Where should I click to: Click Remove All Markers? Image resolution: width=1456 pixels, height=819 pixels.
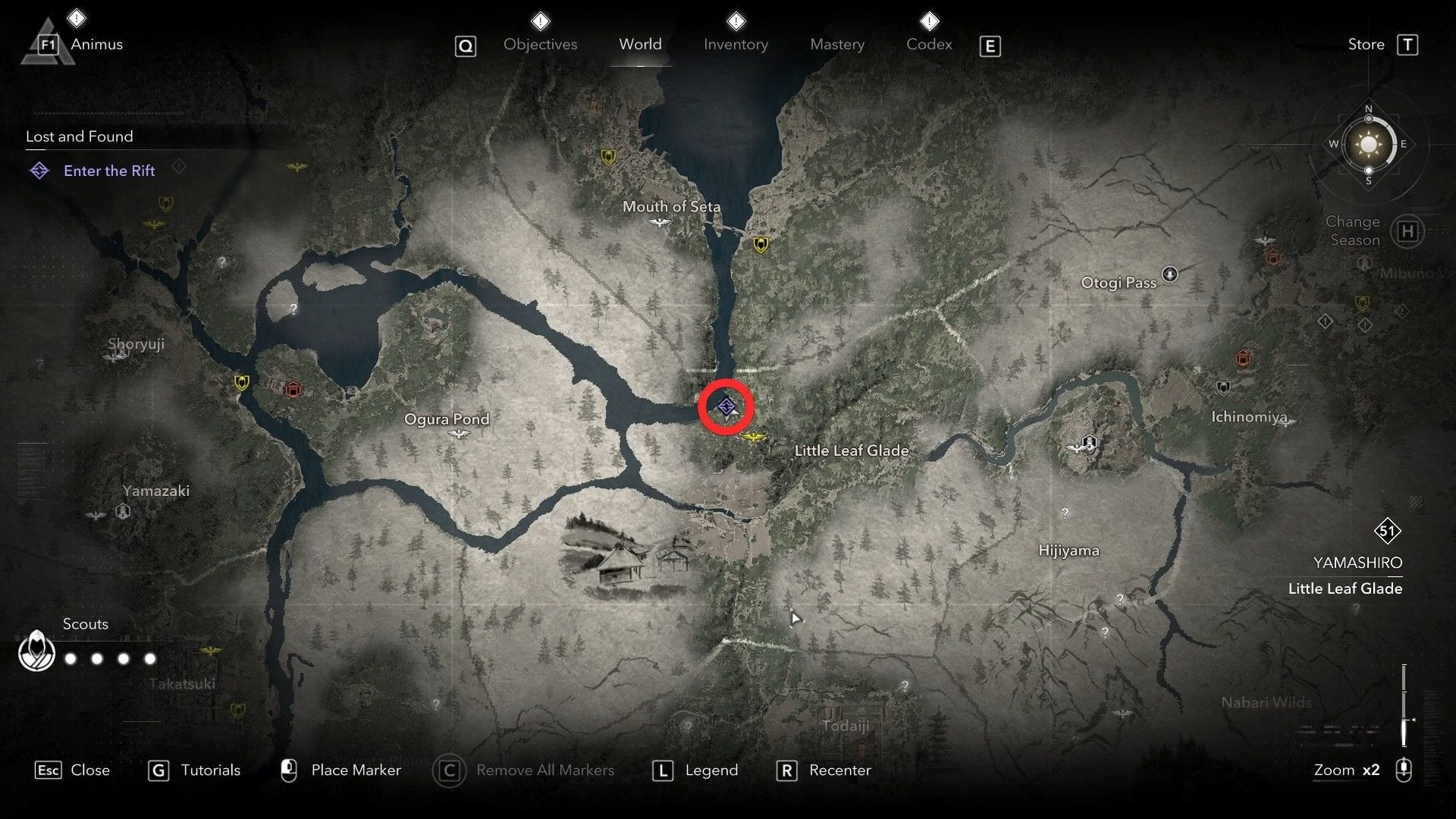pyautogui.click(x=544, y=770)
